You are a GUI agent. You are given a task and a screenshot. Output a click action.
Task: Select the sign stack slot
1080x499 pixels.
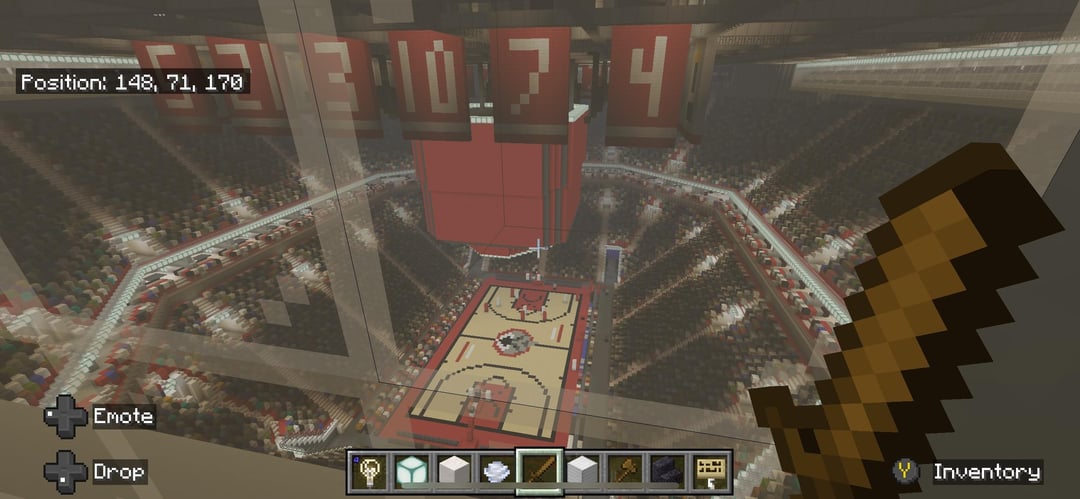(x=710, y=471)
